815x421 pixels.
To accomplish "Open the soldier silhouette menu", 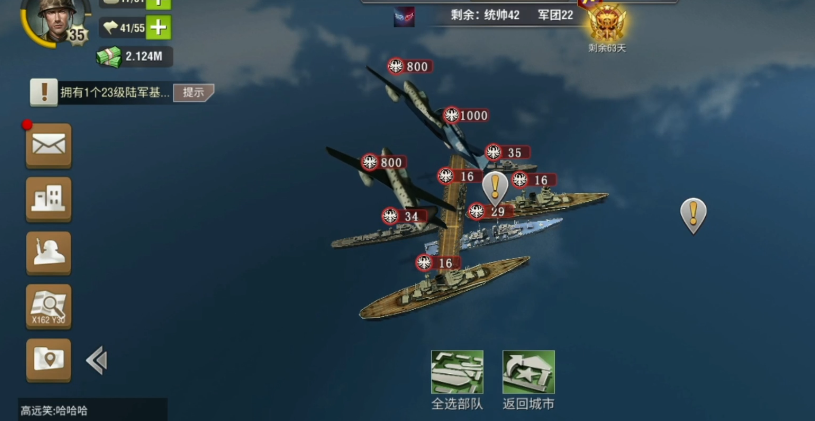I will pyautogui.click(x=48, y=252).
